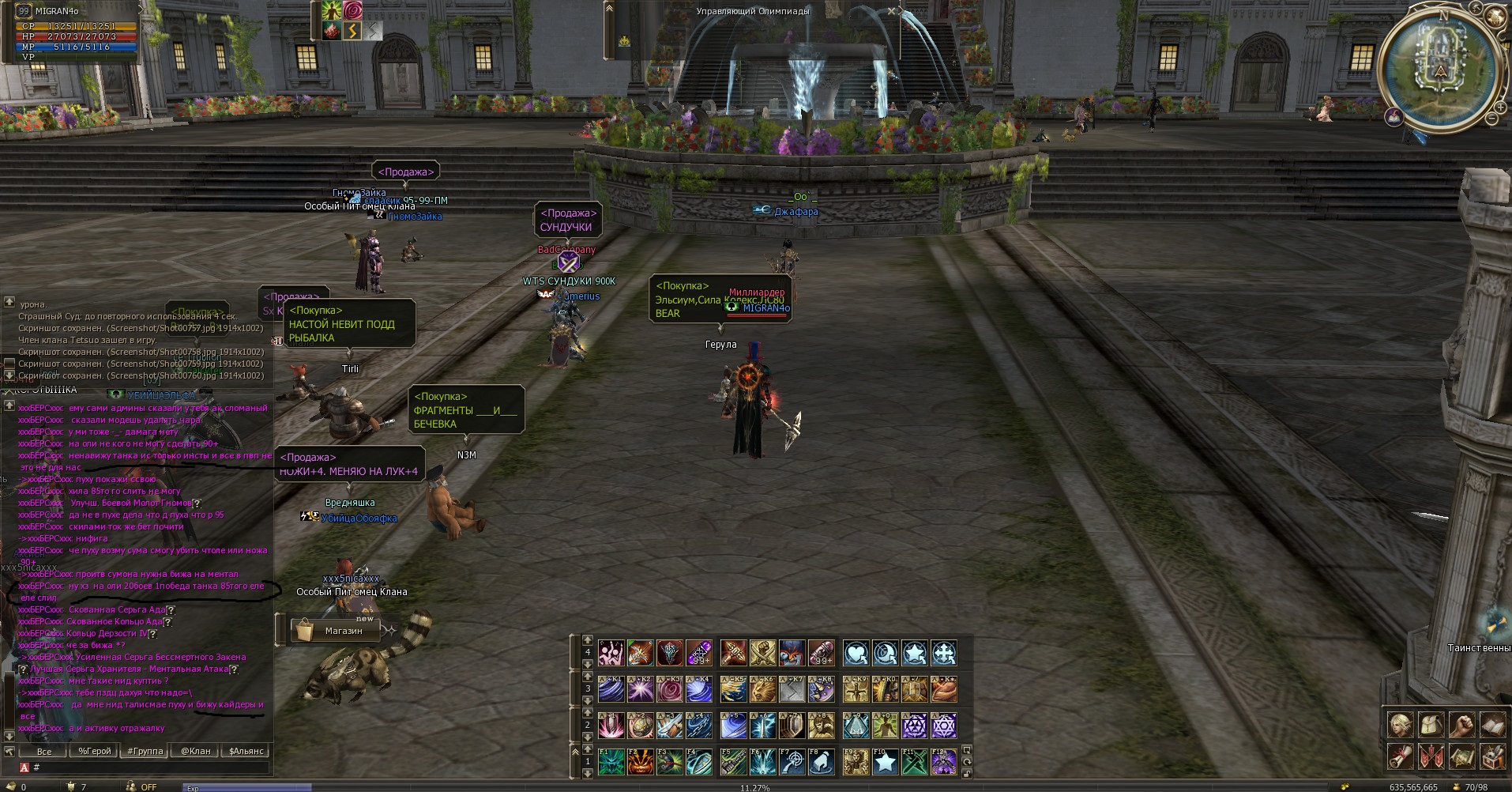
Task: Activate the F8 pointing hand skill
Action: pyautogui.click(x=822, y=762)
